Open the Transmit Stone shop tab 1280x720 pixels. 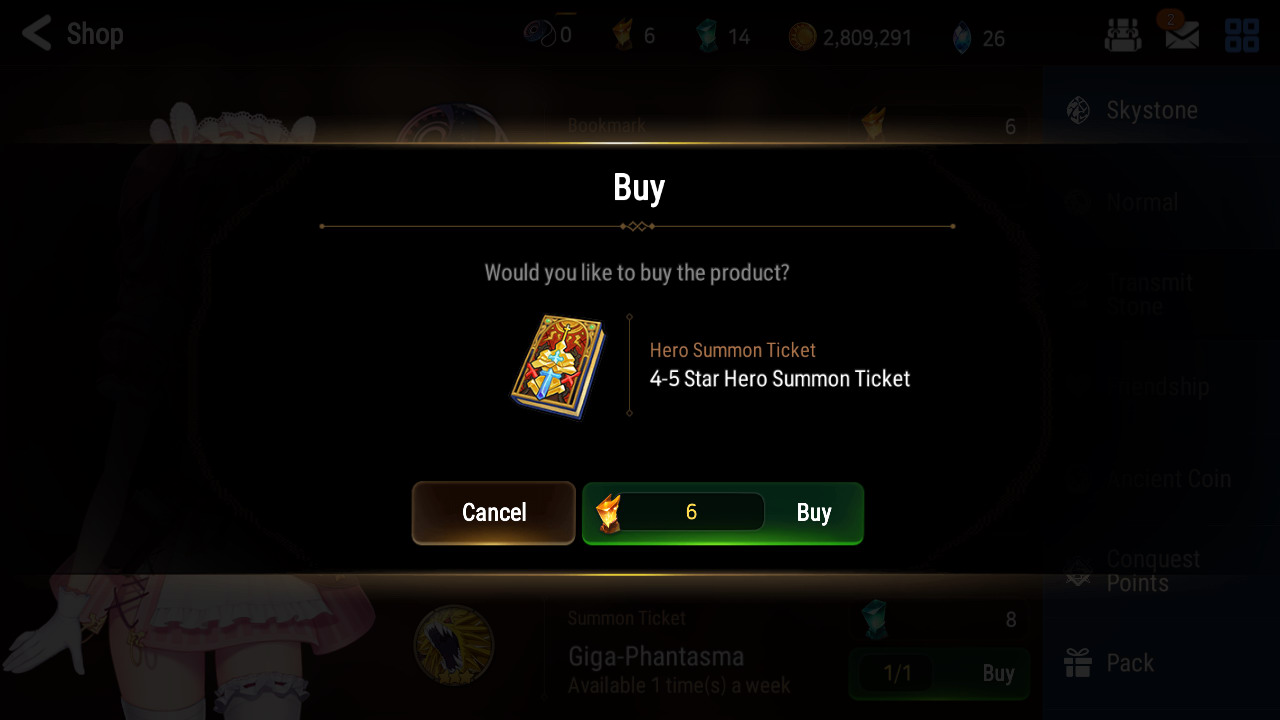[x=1150, y=294]
